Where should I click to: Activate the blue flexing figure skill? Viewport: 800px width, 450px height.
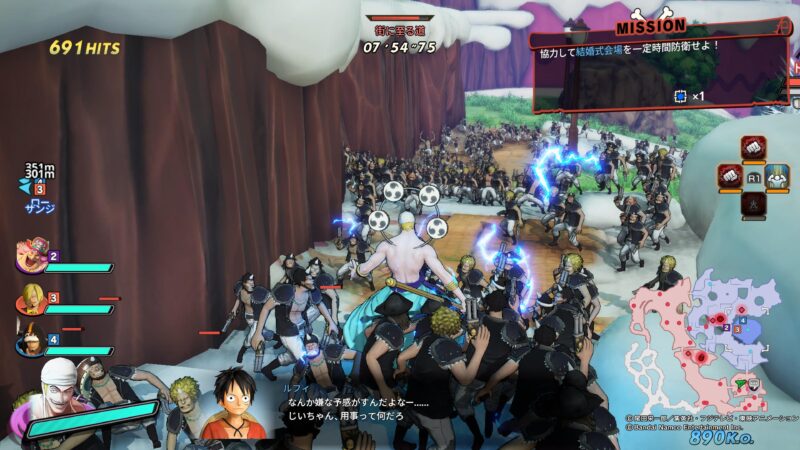pos(777,176)
